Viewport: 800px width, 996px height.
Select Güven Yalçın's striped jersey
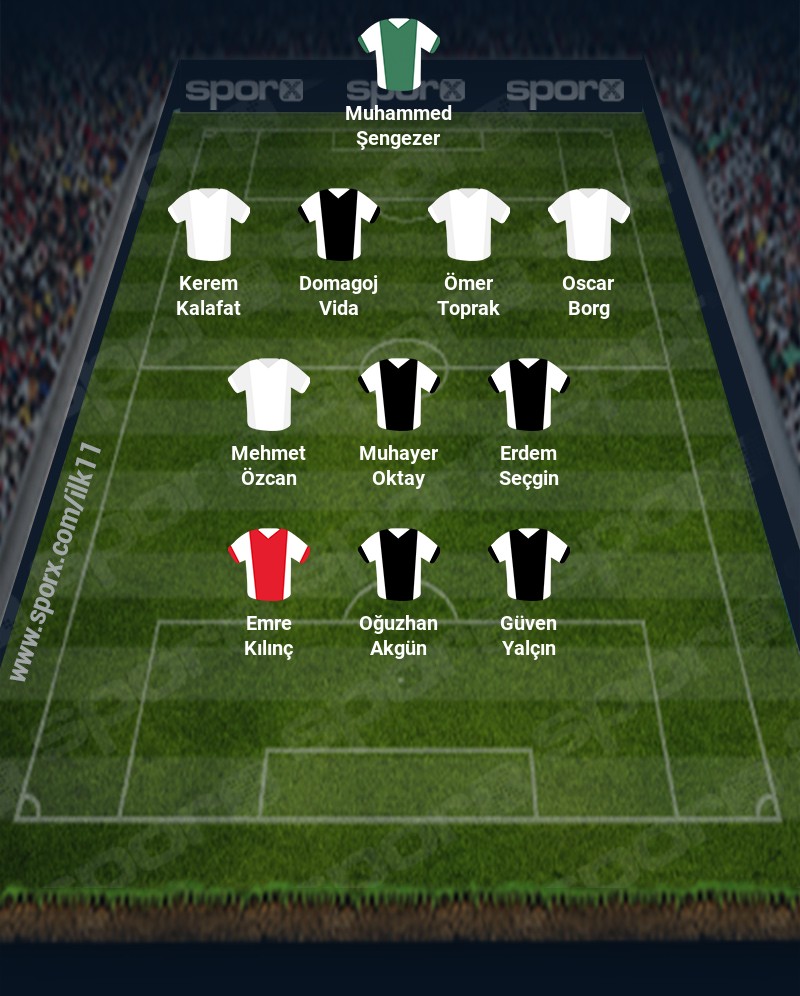(x=529, y=564)
